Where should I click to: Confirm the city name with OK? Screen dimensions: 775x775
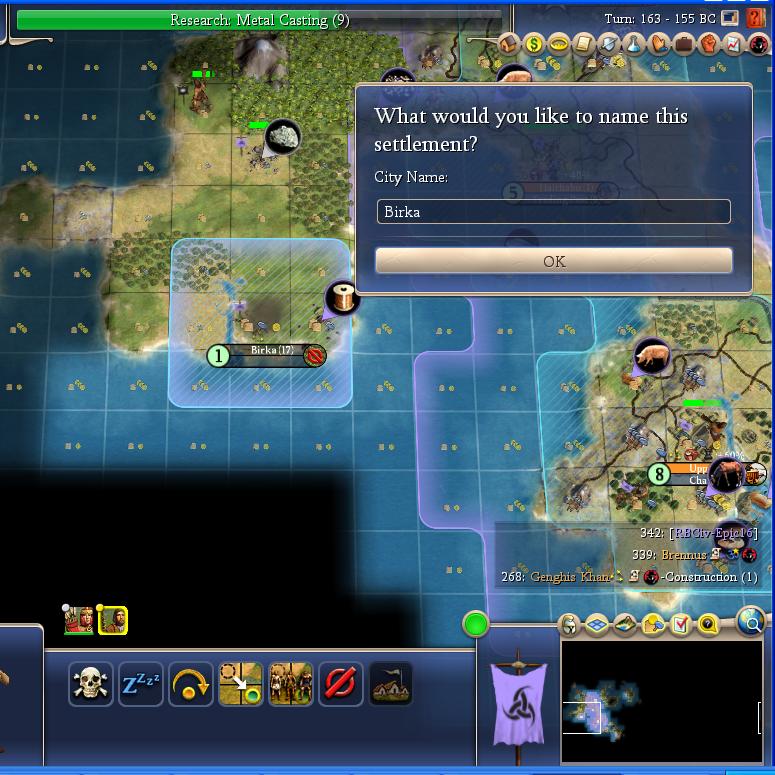554,261
